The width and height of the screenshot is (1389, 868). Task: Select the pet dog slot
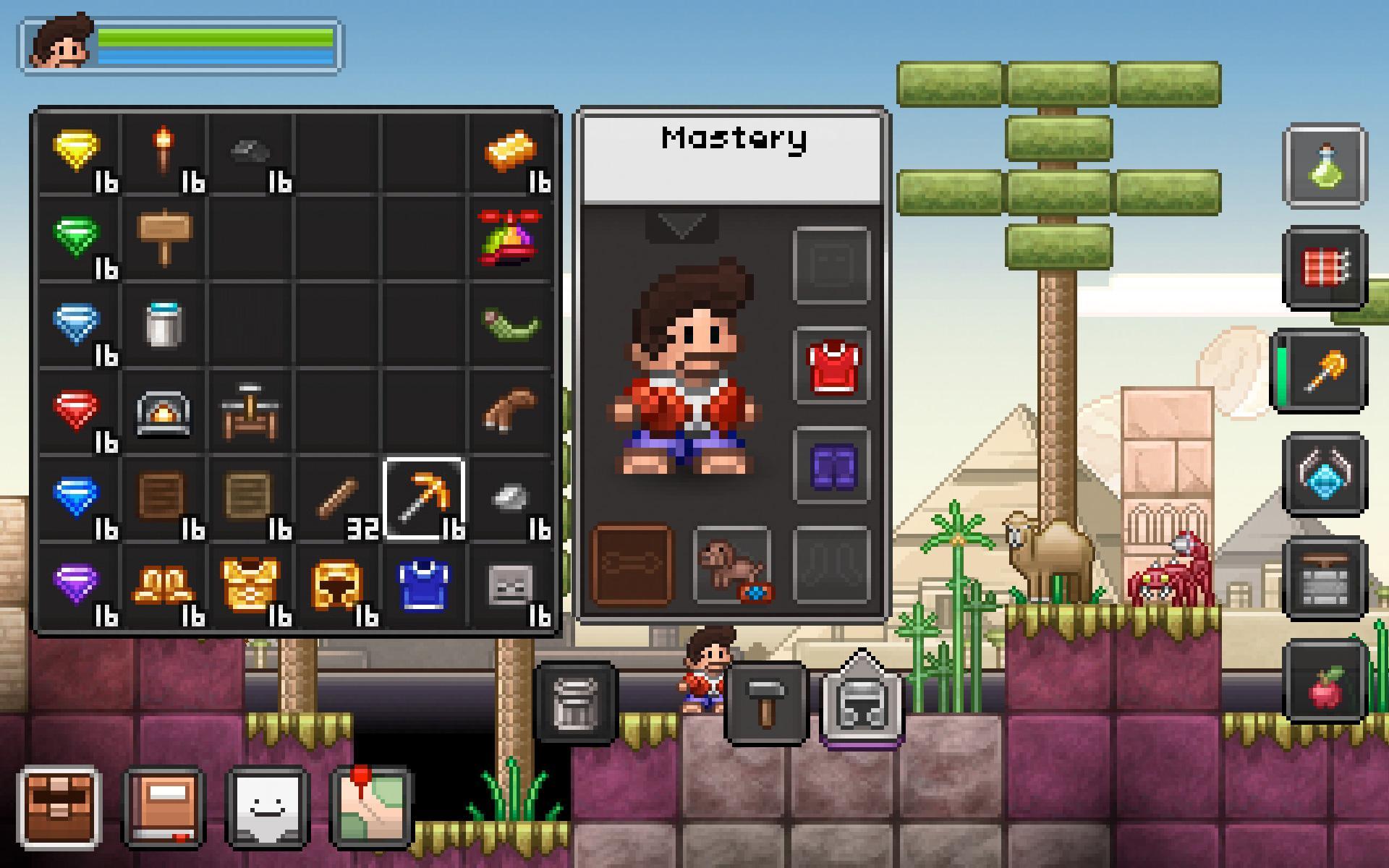pyautogui.click(x=732, y=565)
